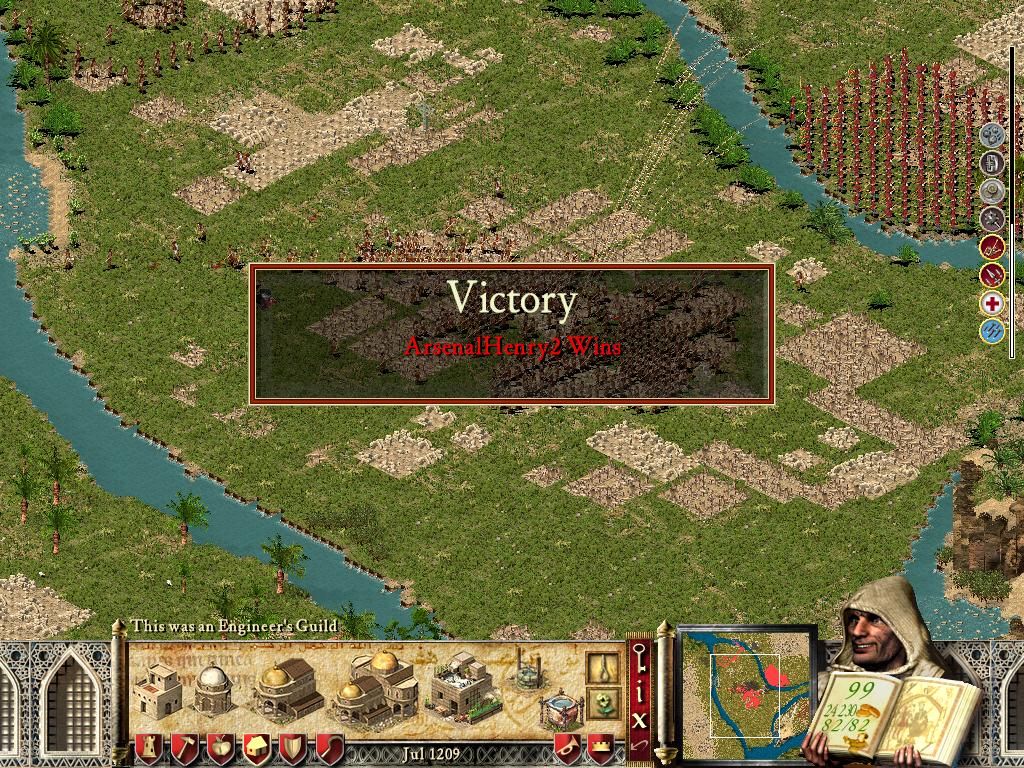Switch to the apple farm category

[x=220, y=748]
